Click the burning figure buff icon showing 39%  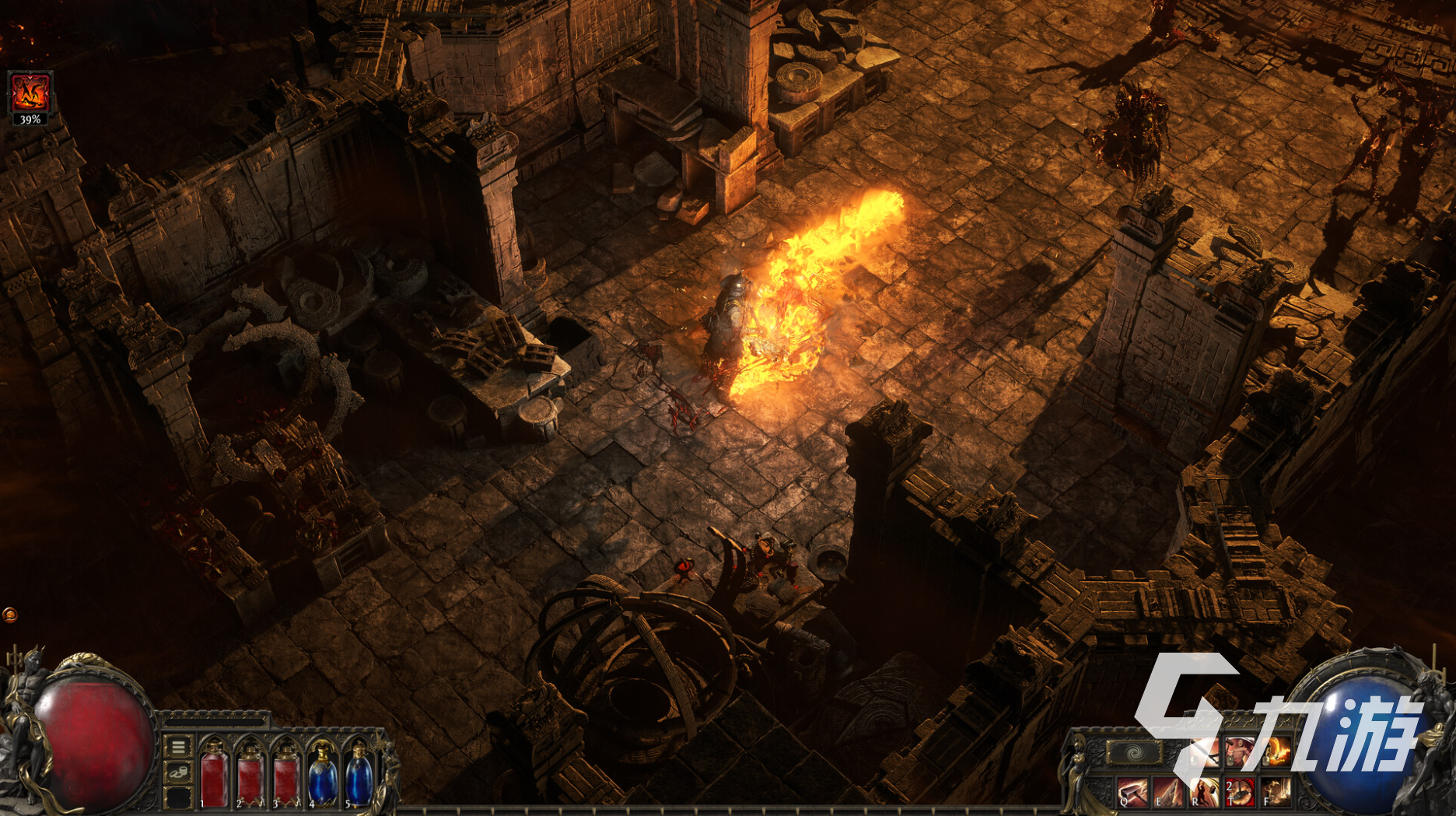pyautogui.click(x=30, y=93)
